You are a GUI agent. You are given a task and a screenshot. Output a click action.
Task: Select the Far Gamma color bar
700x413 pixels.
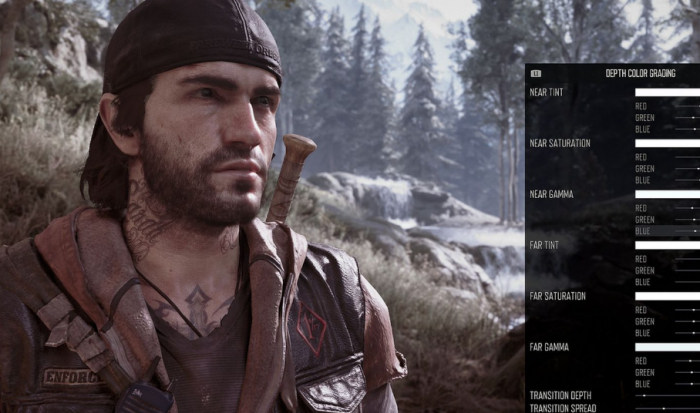667,347
